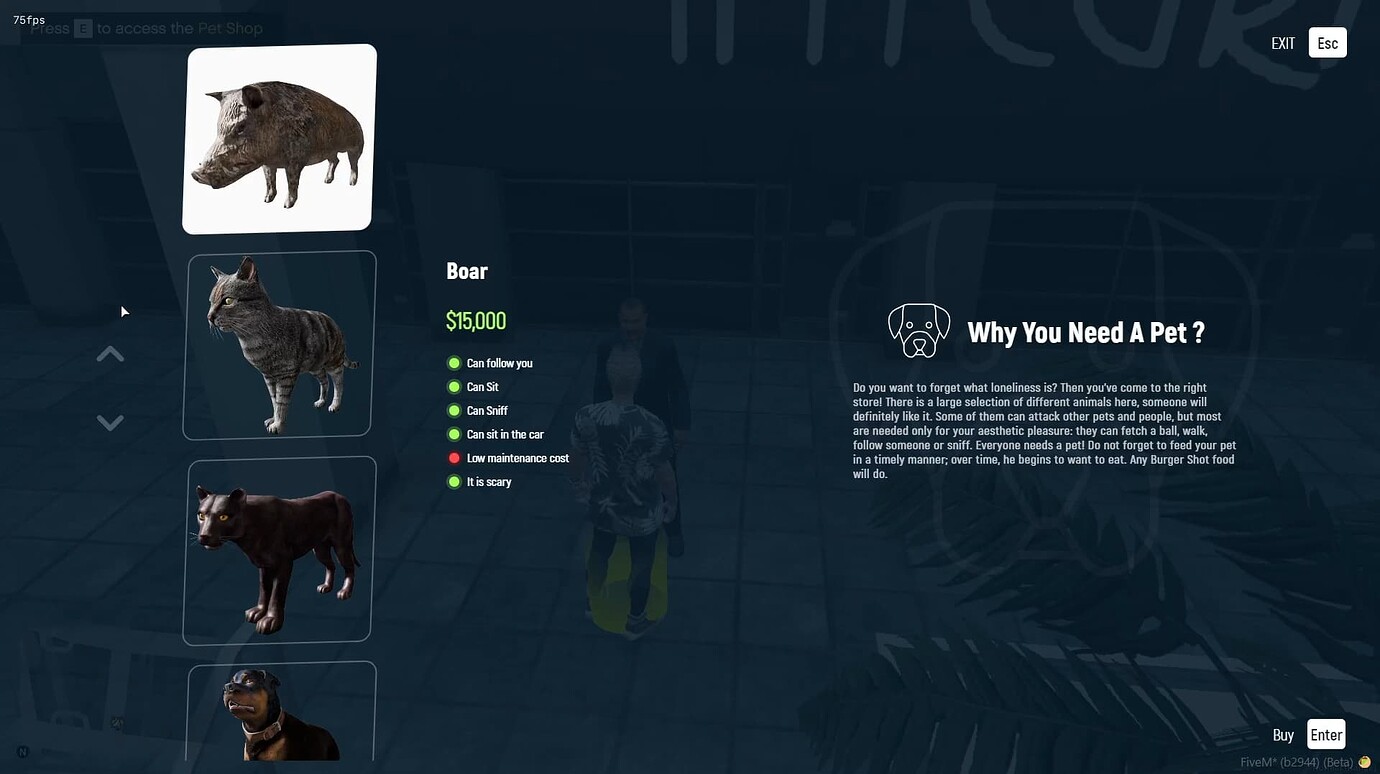Click the Buy label at the bottom right

pyautogui.click(x=1283, y=734)
